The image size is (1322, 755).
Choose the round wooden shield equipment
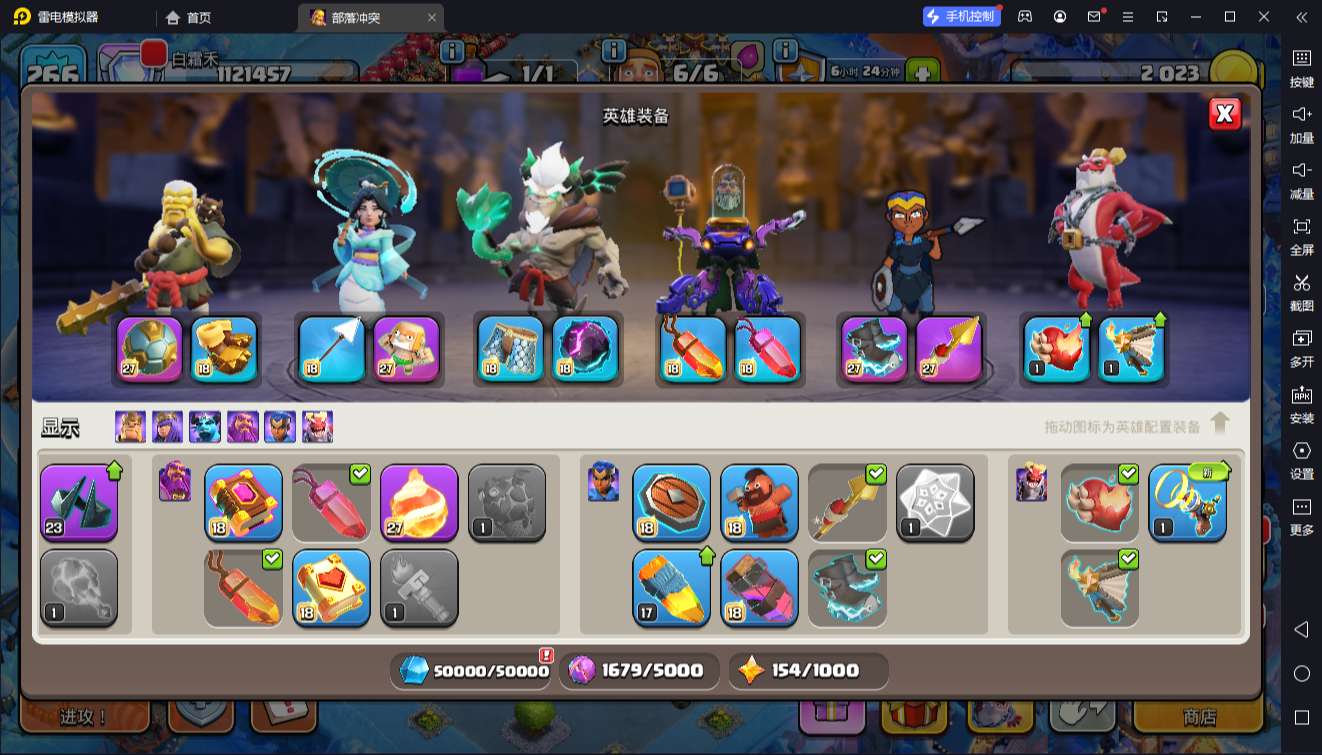(671, 503)
